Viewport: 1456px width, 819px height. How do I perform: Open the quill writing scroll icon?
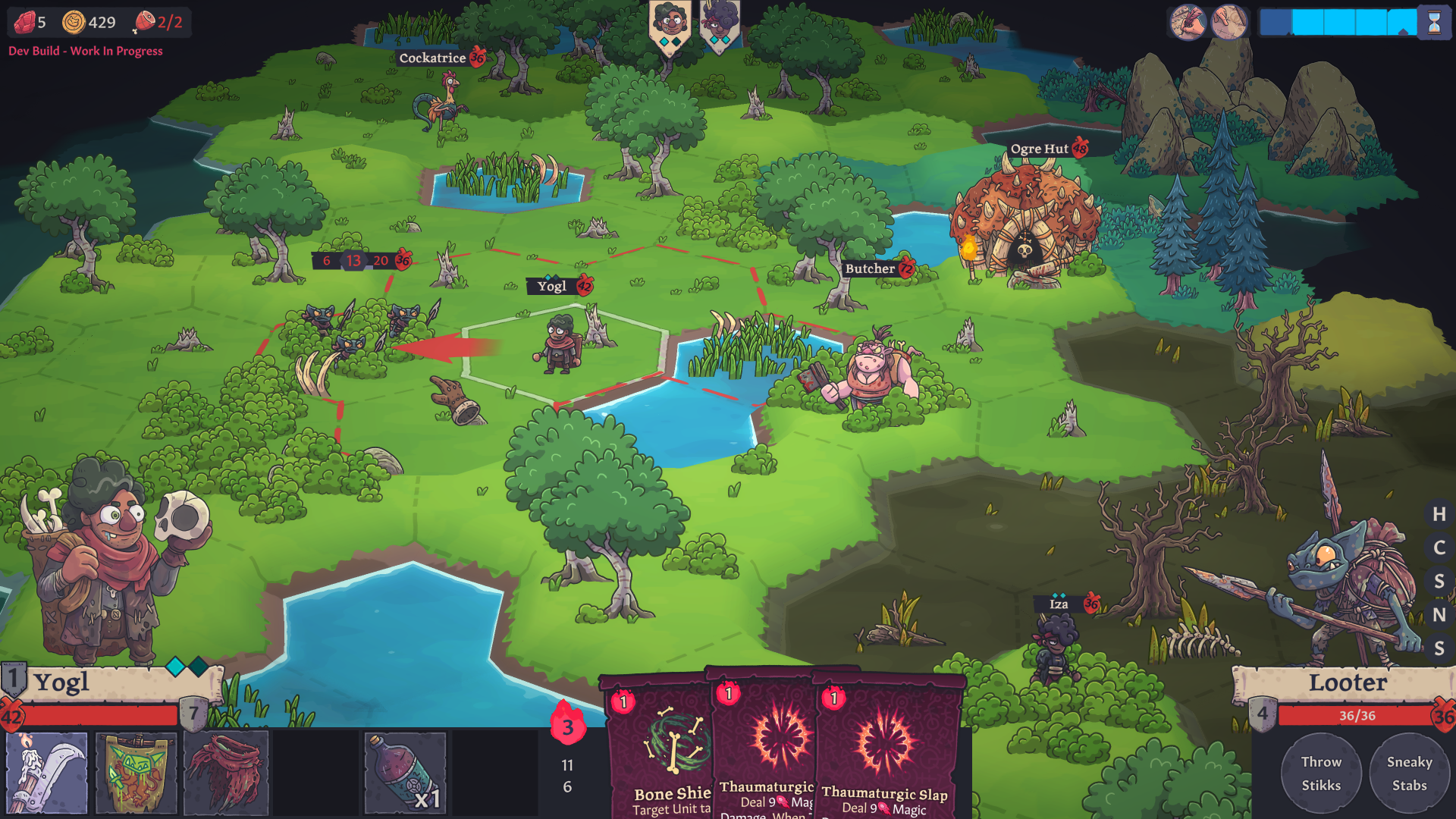pos(1188,23)
